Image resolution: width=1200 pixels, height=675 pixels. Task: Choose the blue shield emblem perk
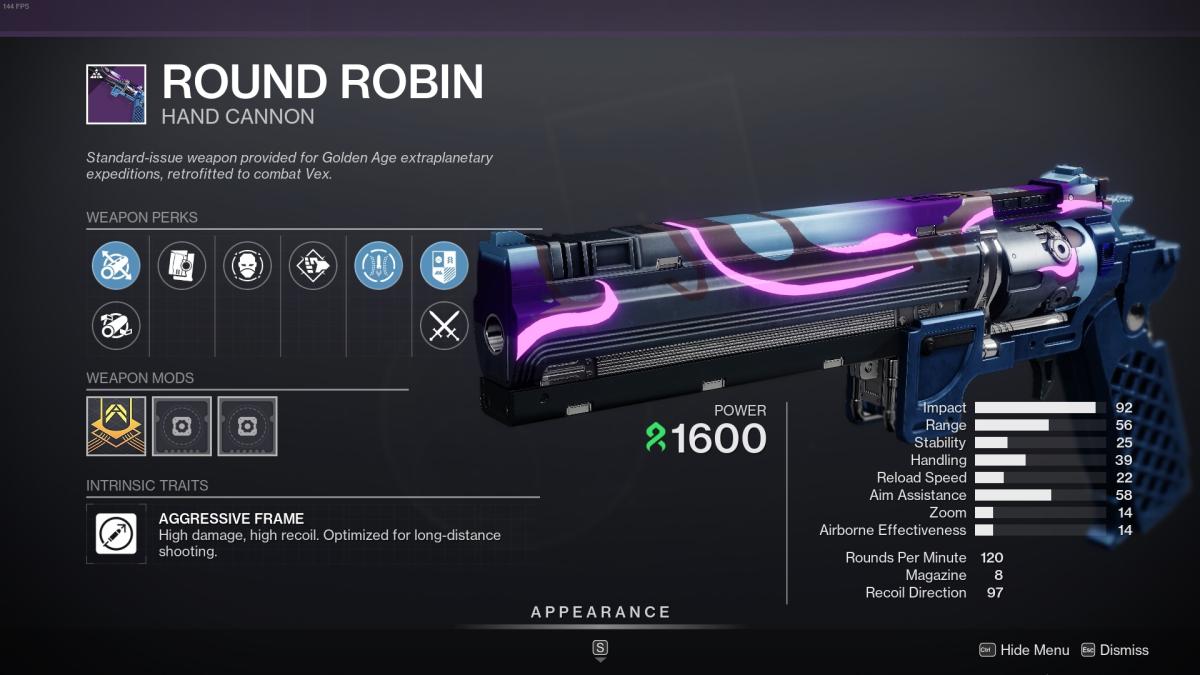click(x=444, y=266)
